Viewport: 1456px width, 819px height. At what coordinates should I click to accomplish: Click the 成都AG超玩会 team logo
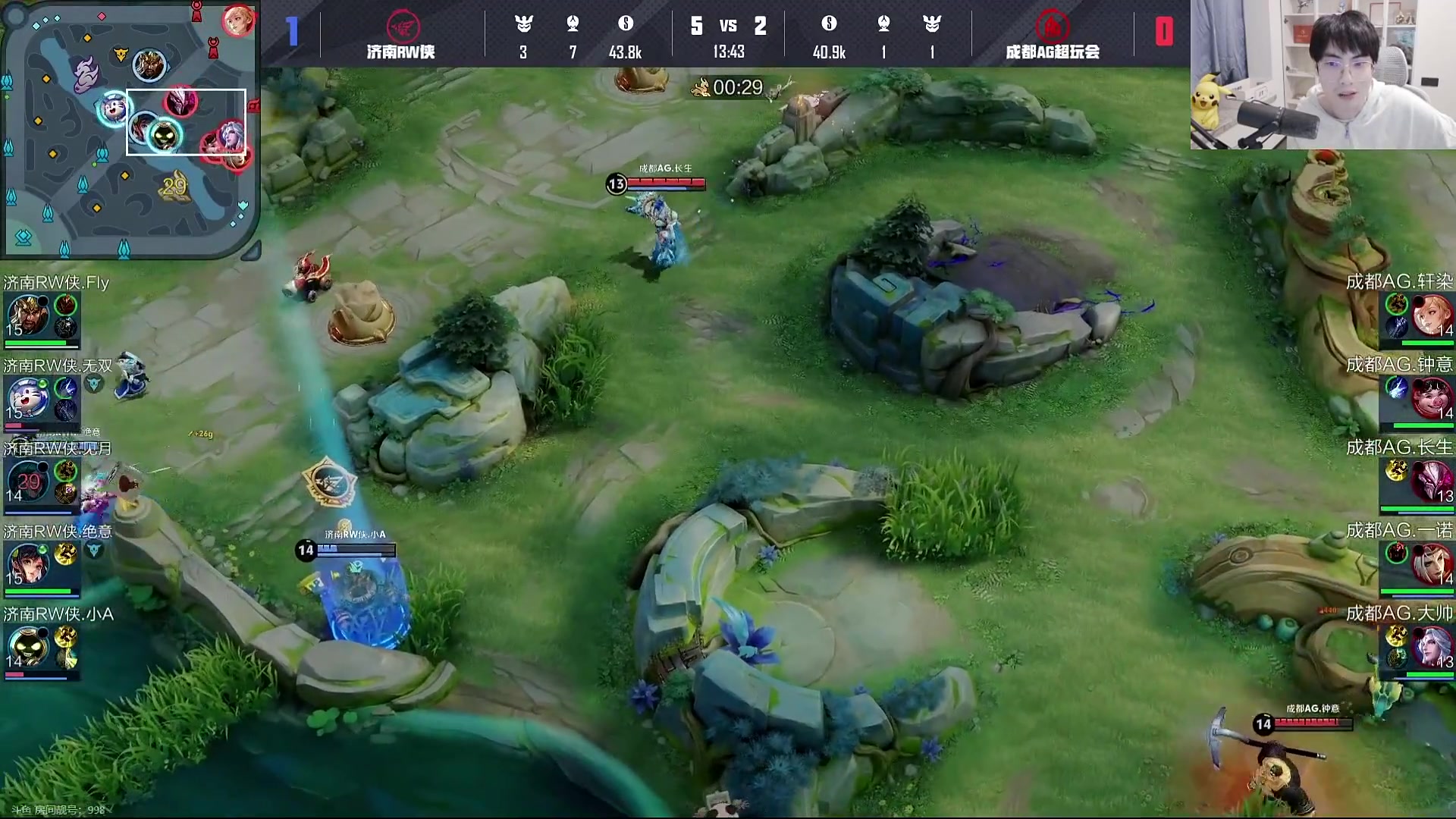[x=1053, y=27]
